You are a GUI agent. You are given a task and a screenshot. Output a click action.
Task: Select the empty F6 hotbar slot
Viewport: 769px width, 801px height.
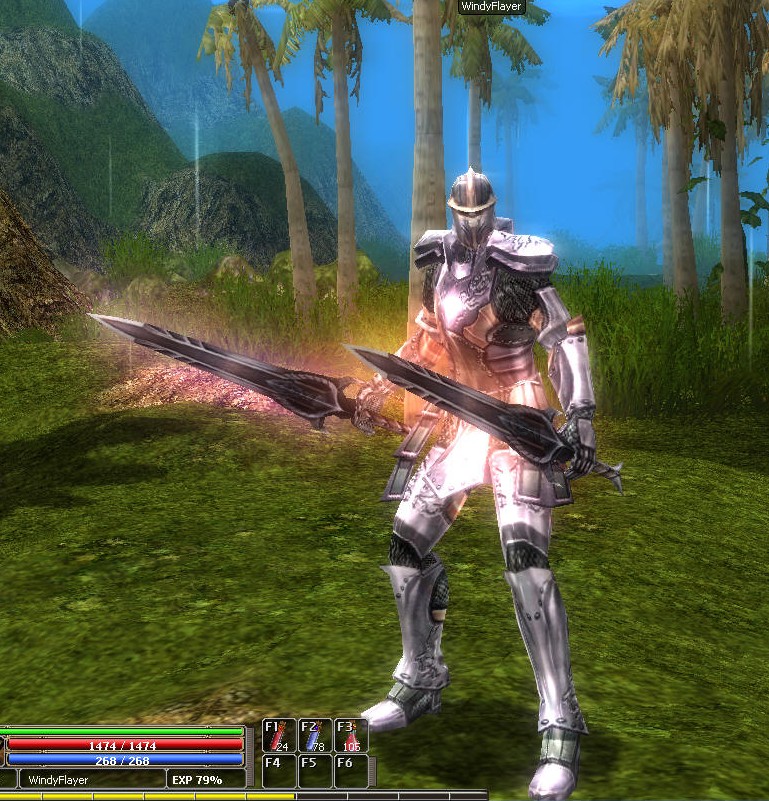[x=351, y=771]
